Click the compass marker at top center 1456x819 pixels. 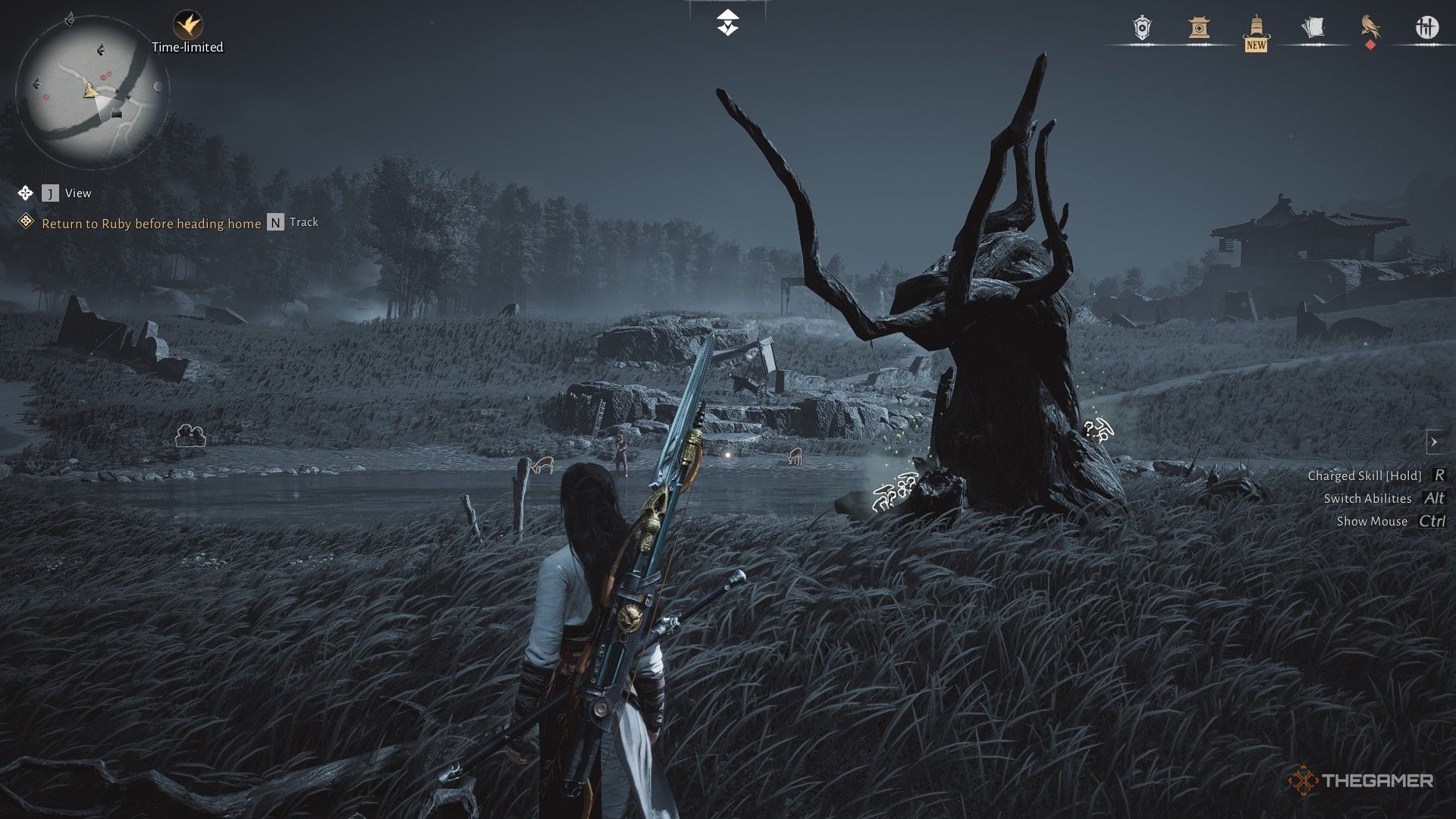click(728, 23)
